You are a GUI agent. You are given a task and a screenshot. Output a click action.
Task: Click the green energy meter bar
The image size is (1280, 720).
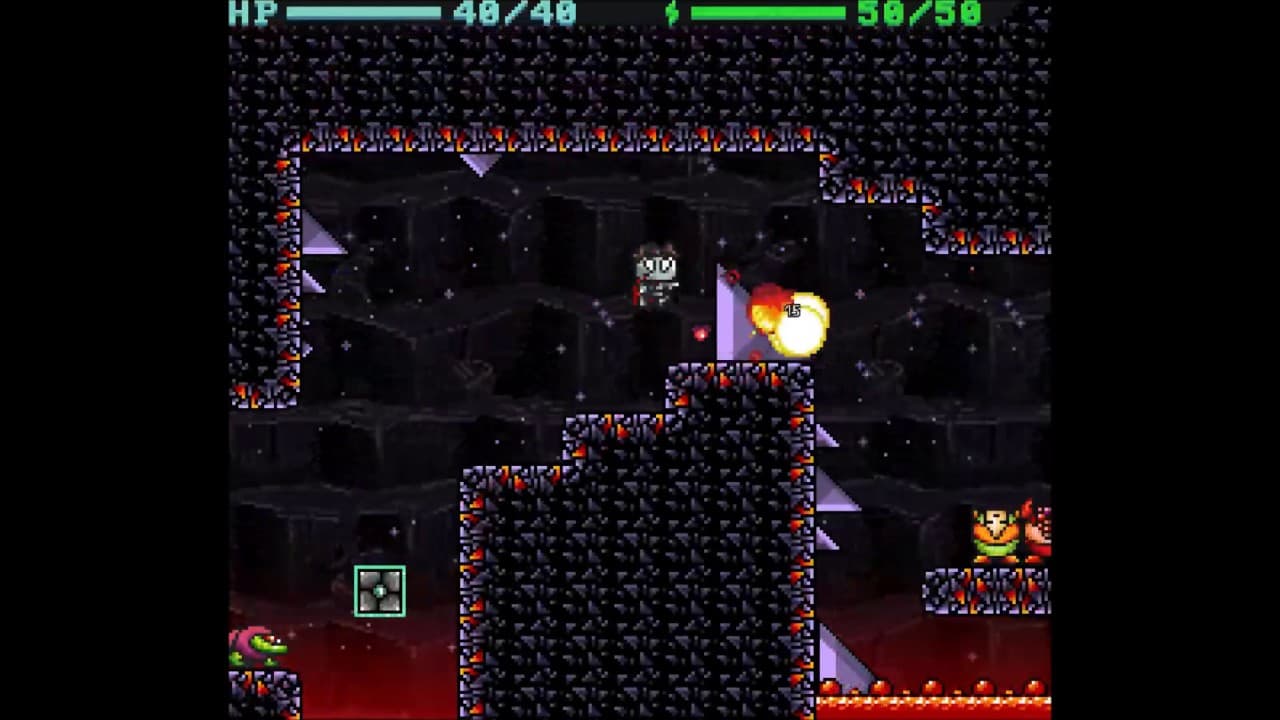(x=770, y=13)
